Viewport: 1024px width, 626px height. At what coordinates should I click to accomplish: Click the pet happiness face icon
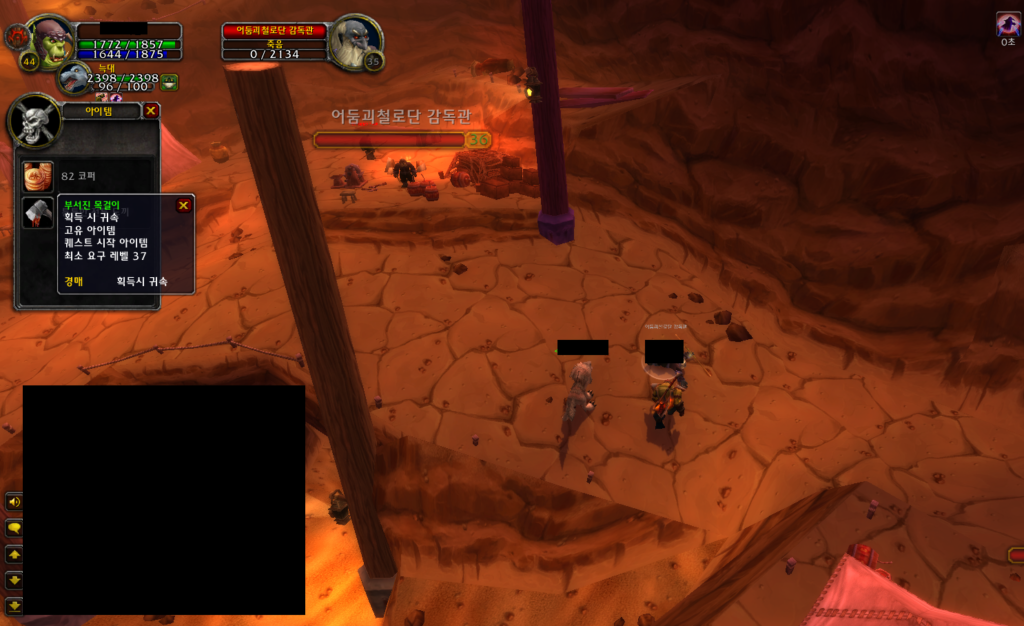point(169,82)
